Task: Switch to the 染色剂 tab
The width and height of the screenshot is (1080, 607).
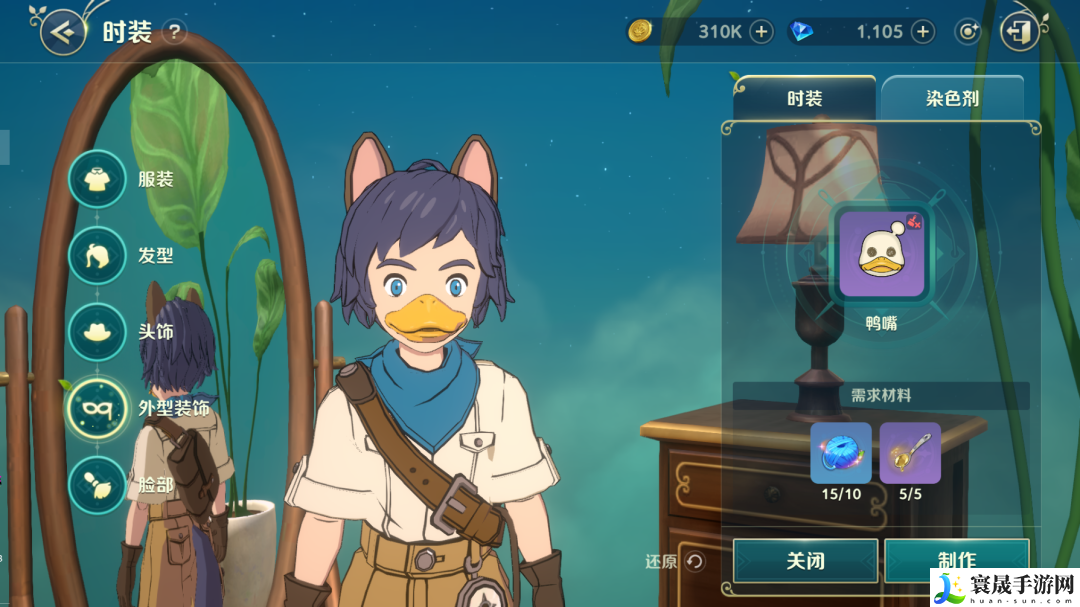Action: pos(951,99)
